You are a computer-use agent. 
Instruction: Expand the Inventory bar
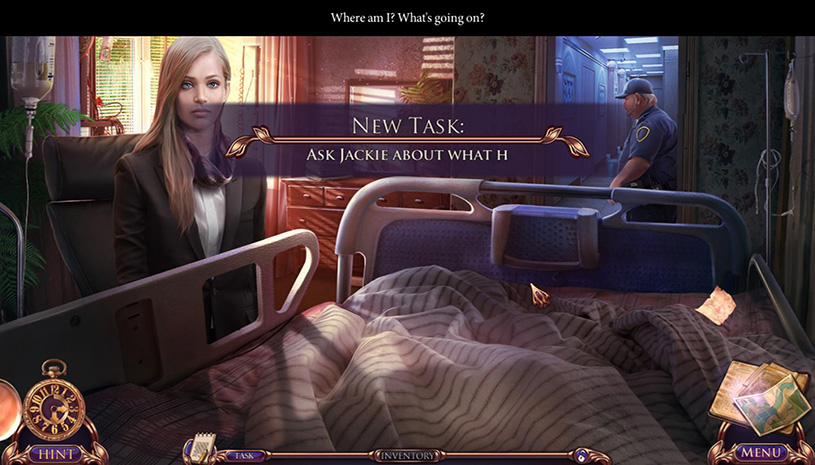click(x=407, y=456)
